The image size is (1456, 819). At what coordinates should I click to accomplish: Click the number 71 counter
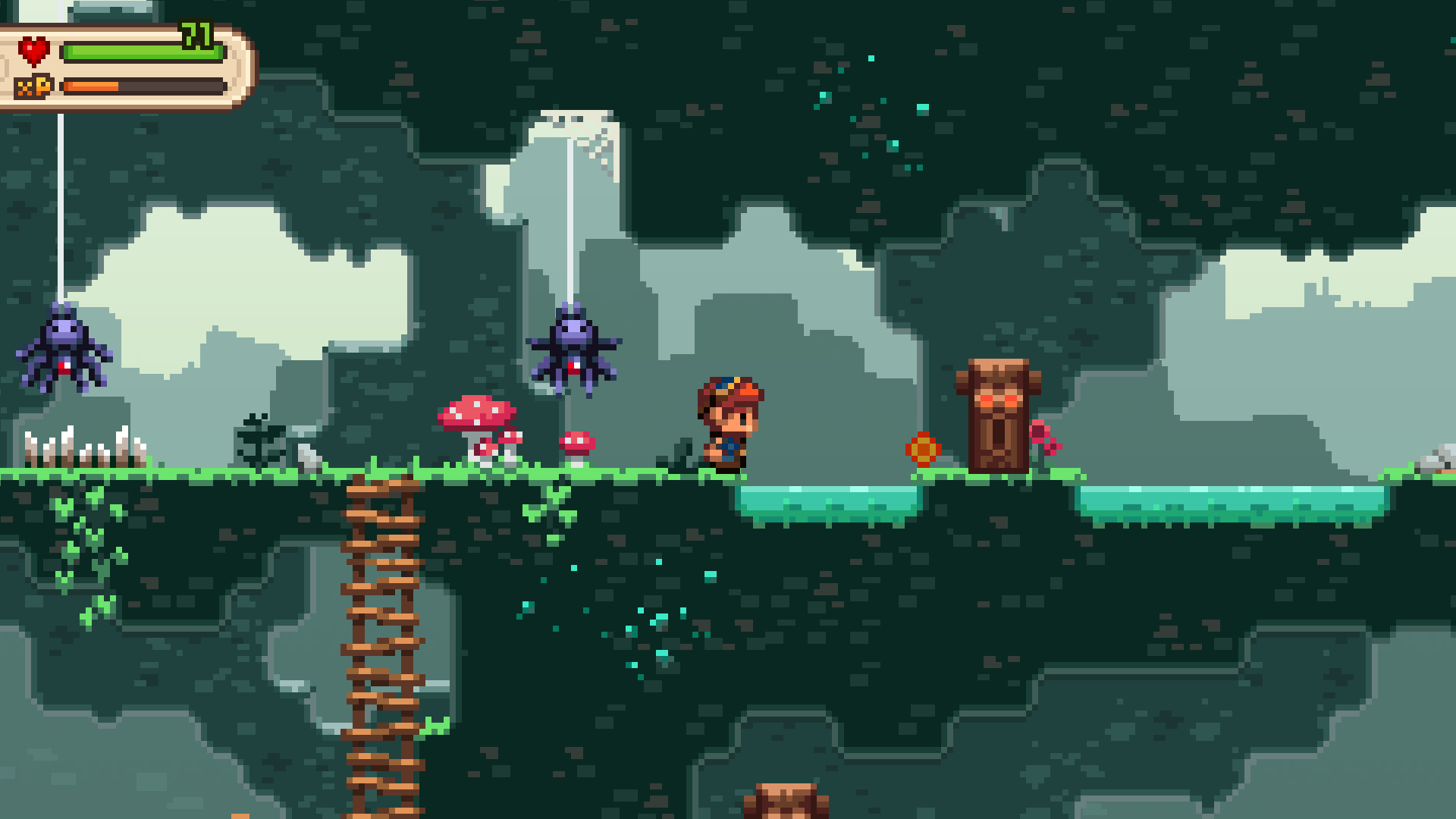point(195,34)
